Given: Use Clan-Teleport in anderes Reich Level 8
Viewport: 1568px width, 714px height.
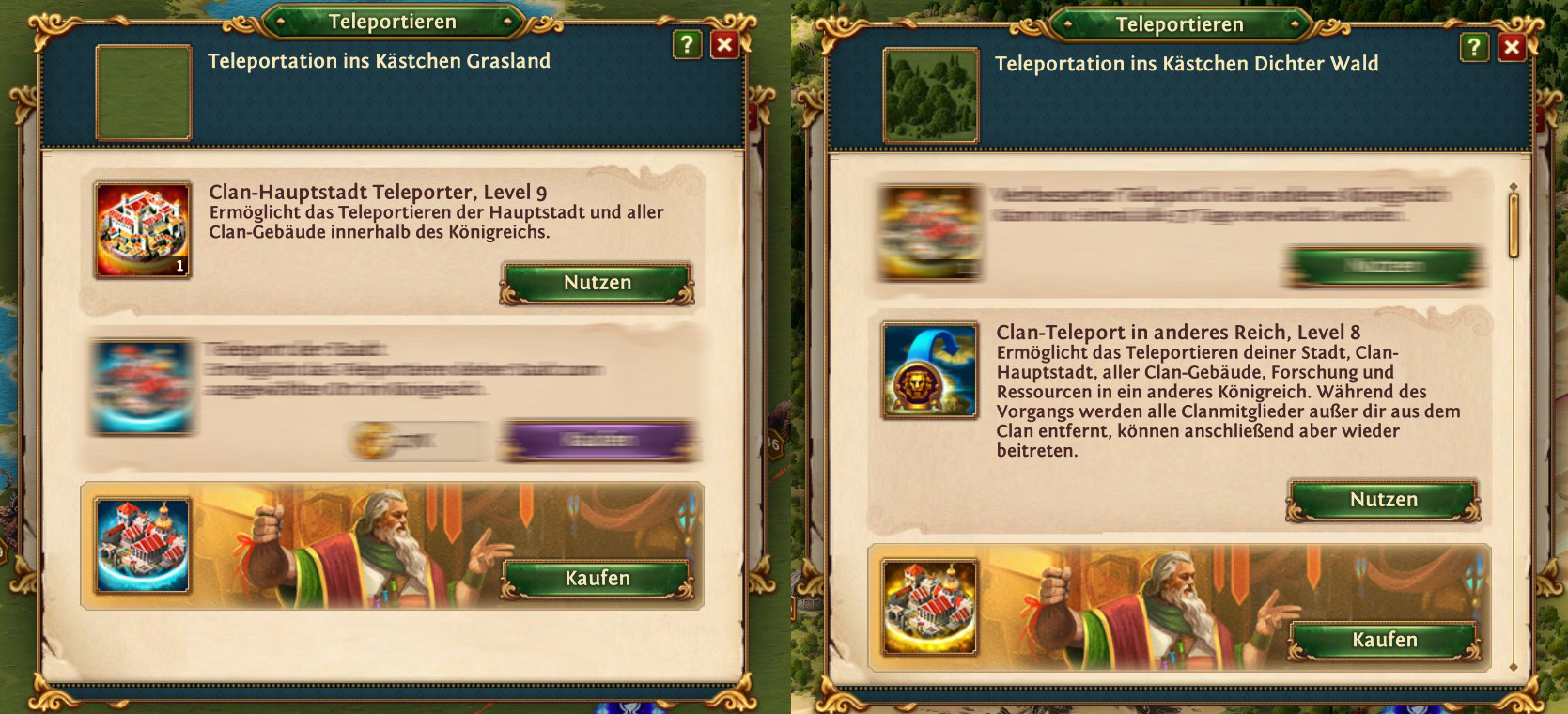Looking at the screenshot, I should 1383,500.
